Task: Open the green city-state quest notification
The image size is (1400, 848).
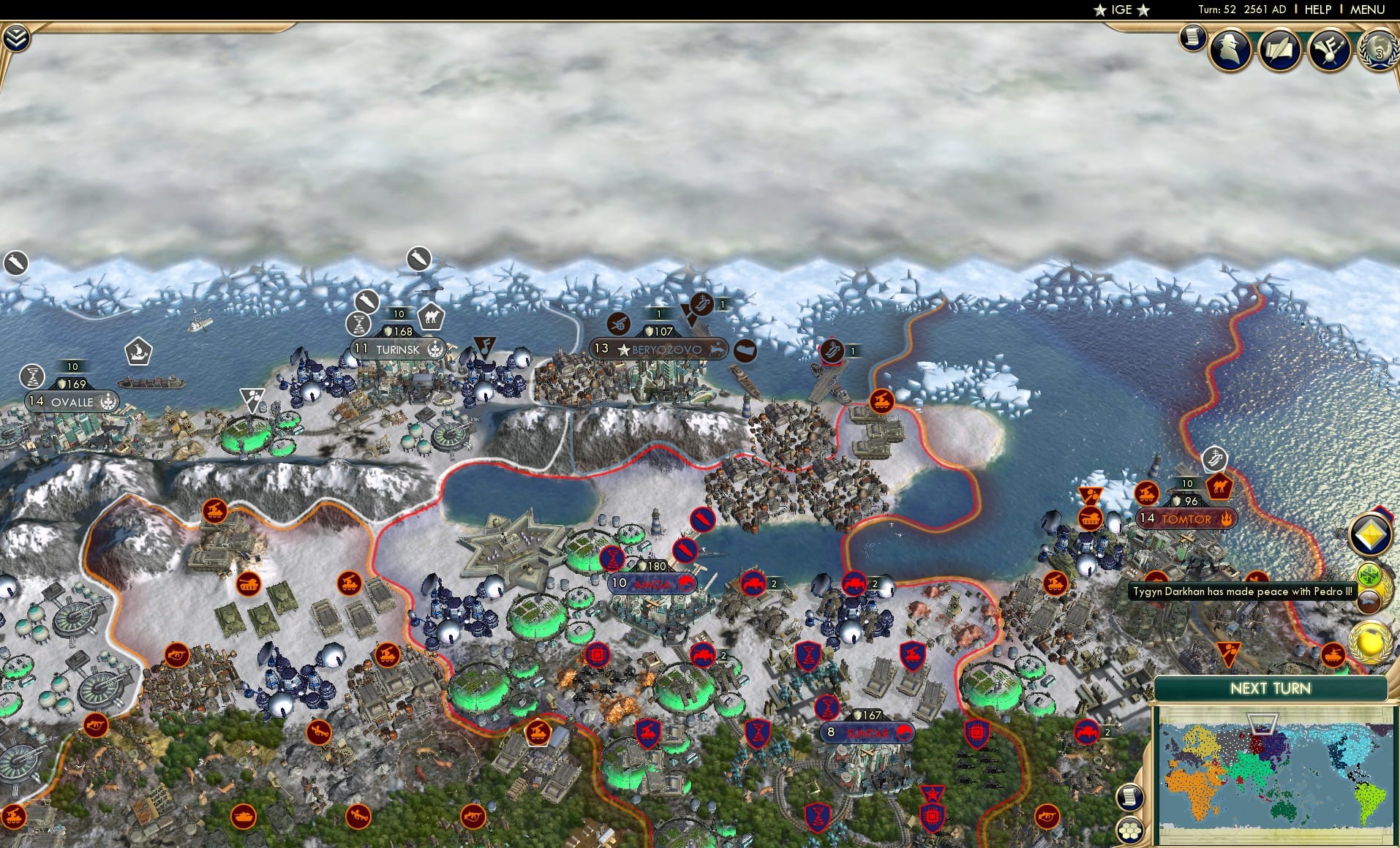Action: click(x=1369, y=575)
